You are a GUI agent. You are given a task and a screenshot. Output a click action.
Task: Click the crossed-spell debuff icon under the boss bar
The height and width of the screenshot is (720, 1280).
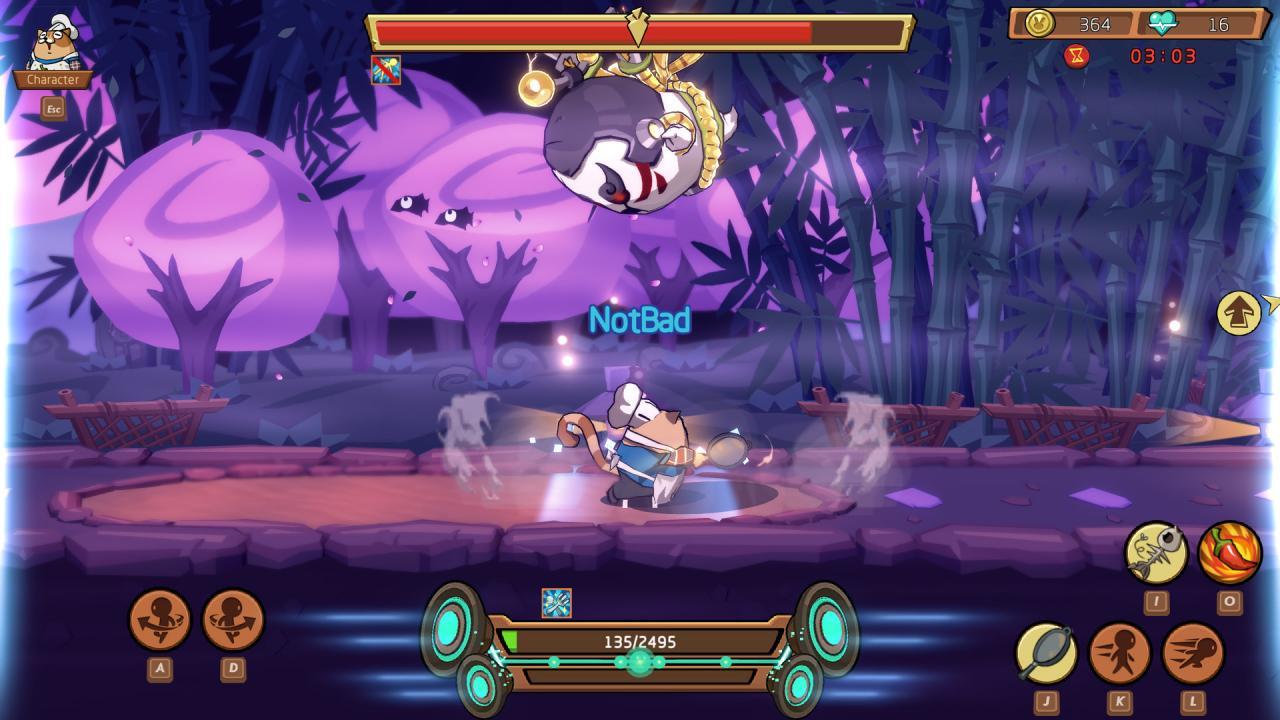click(x=385, y=72)
